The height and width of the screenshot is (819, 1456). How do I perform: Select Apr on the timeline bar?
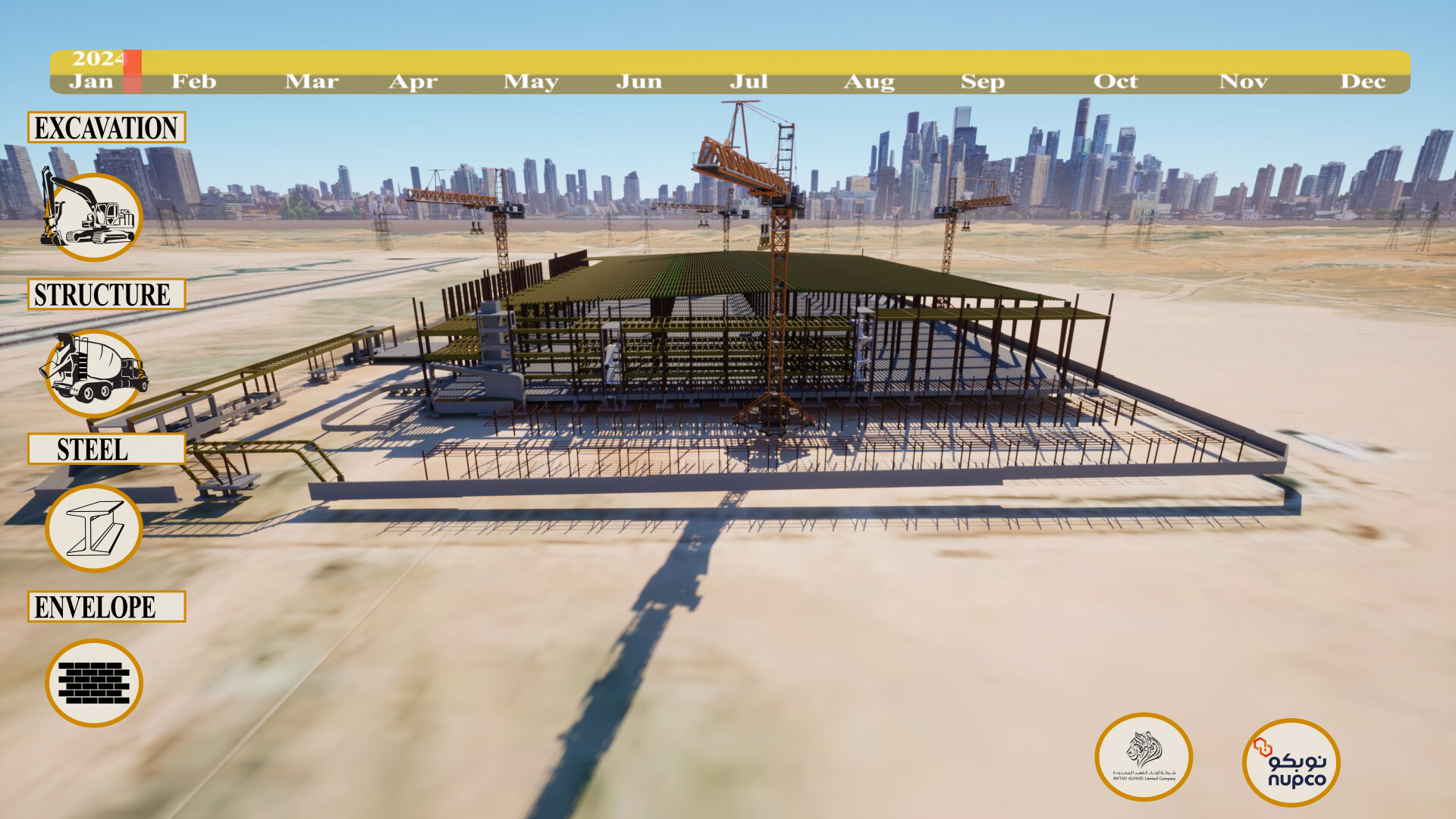413,81
